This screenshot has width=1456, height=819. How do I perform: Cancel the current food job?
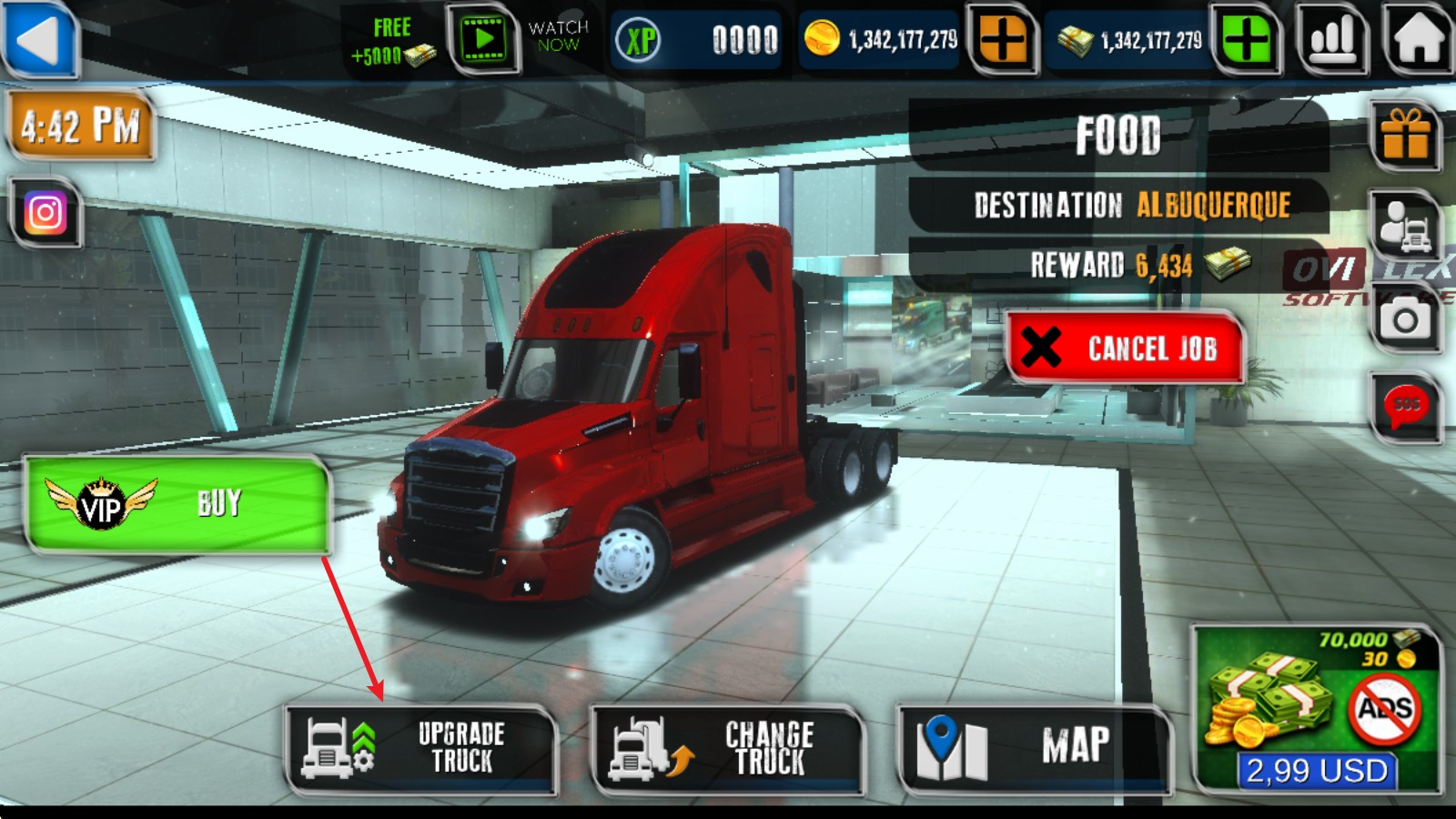point(1125,348)
